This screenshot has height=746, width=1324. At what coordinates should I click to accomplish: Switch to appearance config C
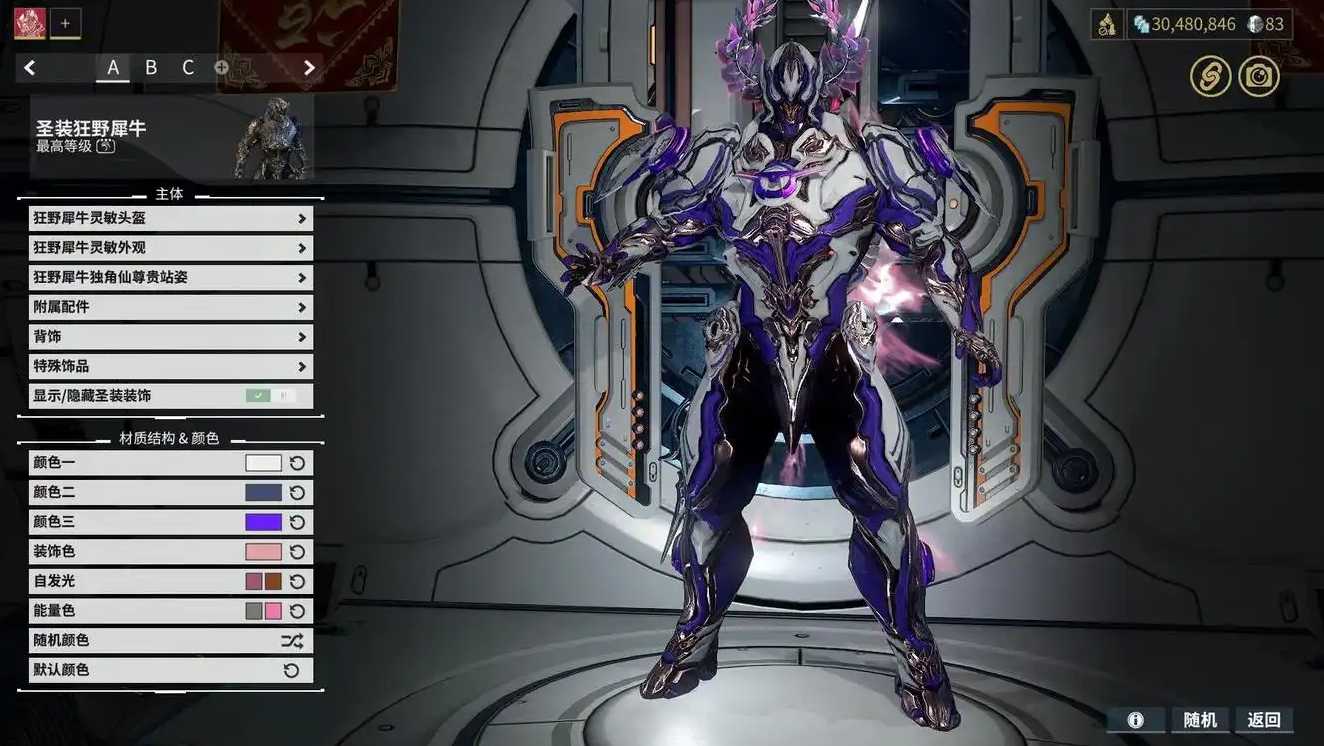coord(188,68)
